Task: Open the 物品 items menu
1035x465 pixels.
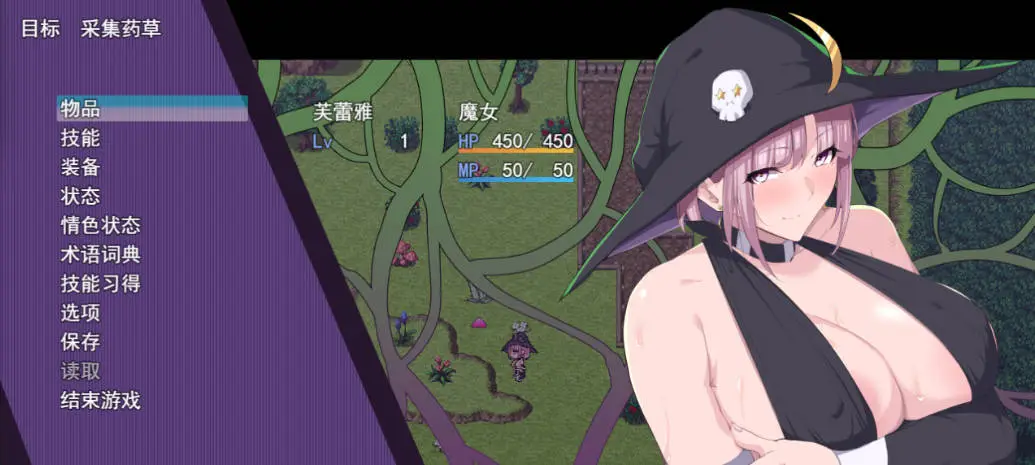Action: click(80, 109)
